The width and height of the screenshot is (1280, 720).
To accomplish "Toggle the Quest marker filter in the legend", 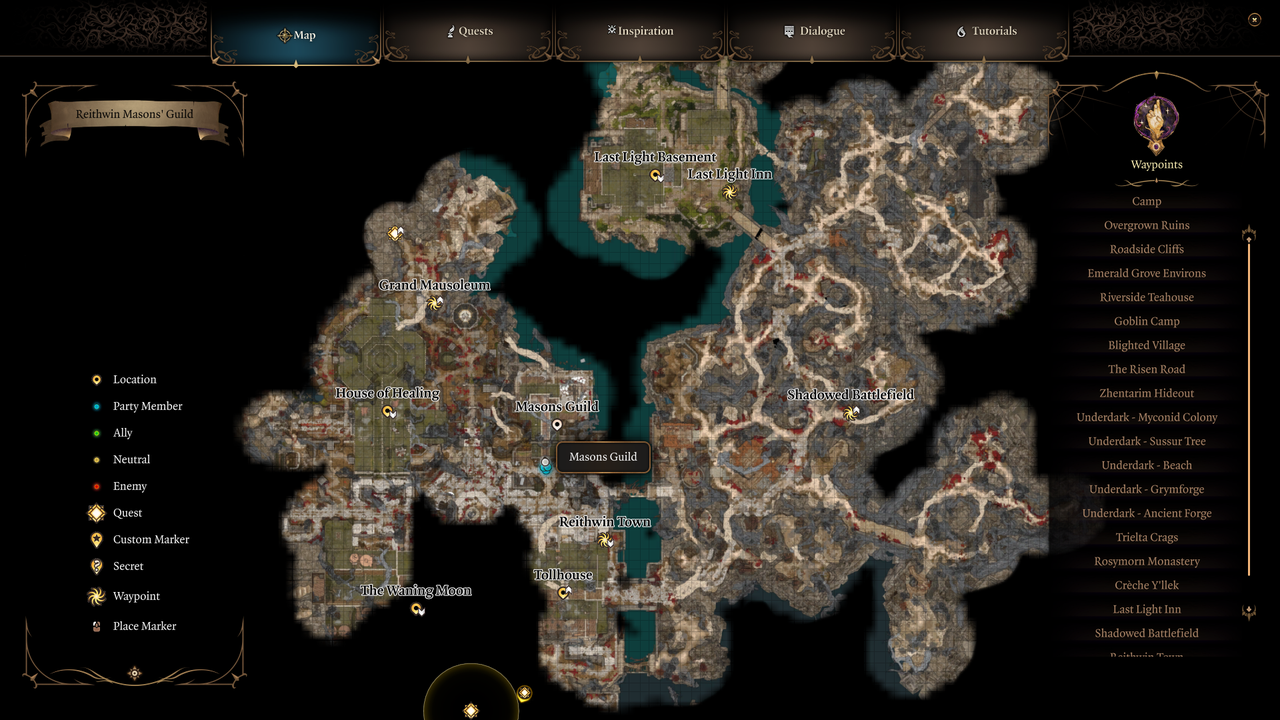I will [95, 512].
